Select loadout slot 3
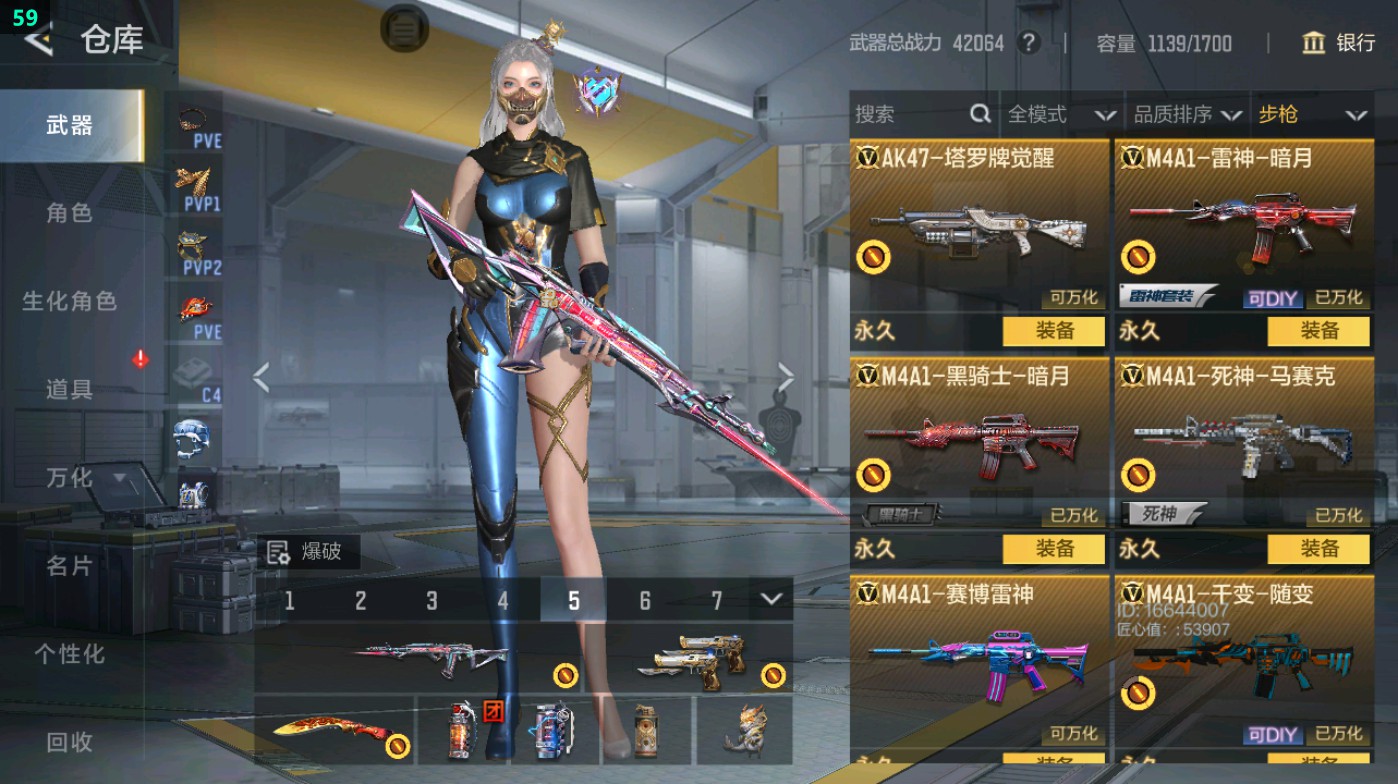 pyautogui.click(x=432, y=598)
